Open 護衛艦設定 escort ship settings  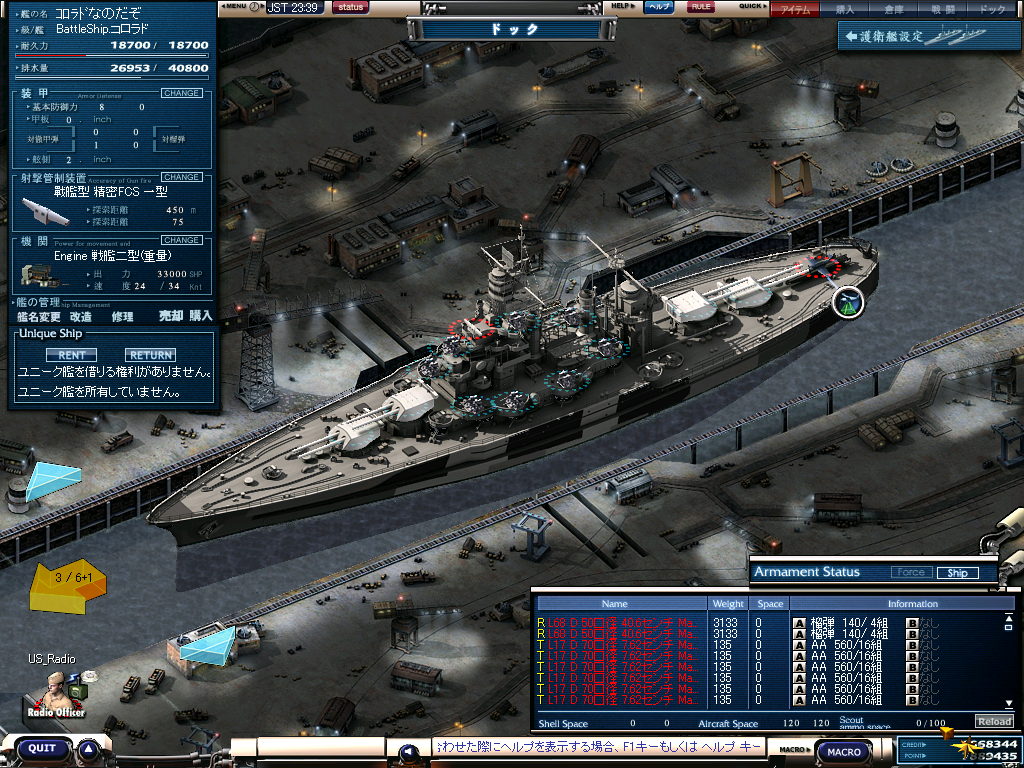point(908,37)
